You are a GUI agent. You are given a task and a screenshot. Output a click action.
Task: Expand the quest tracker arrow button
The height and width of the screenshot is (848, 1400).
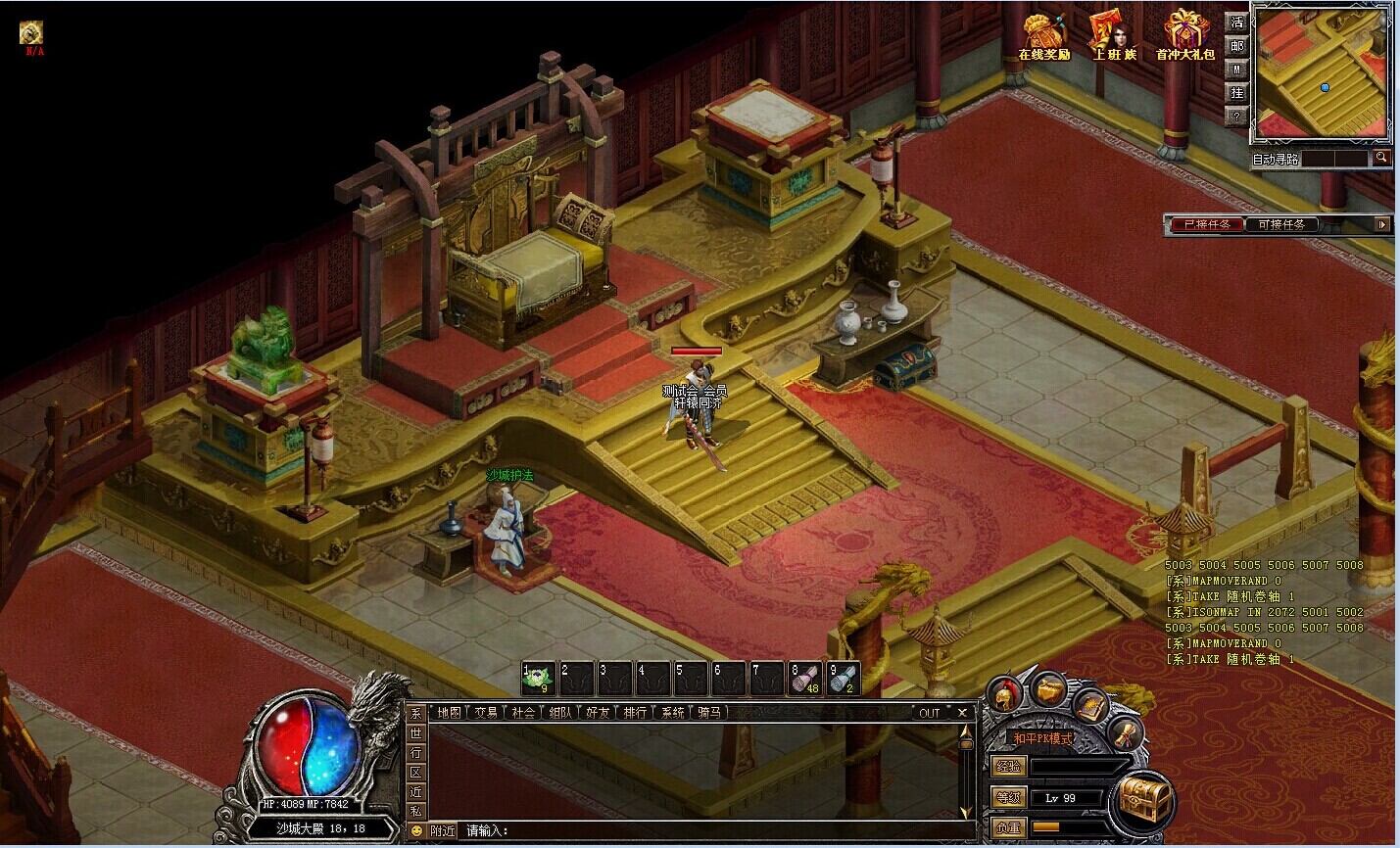pos(1382,224)
